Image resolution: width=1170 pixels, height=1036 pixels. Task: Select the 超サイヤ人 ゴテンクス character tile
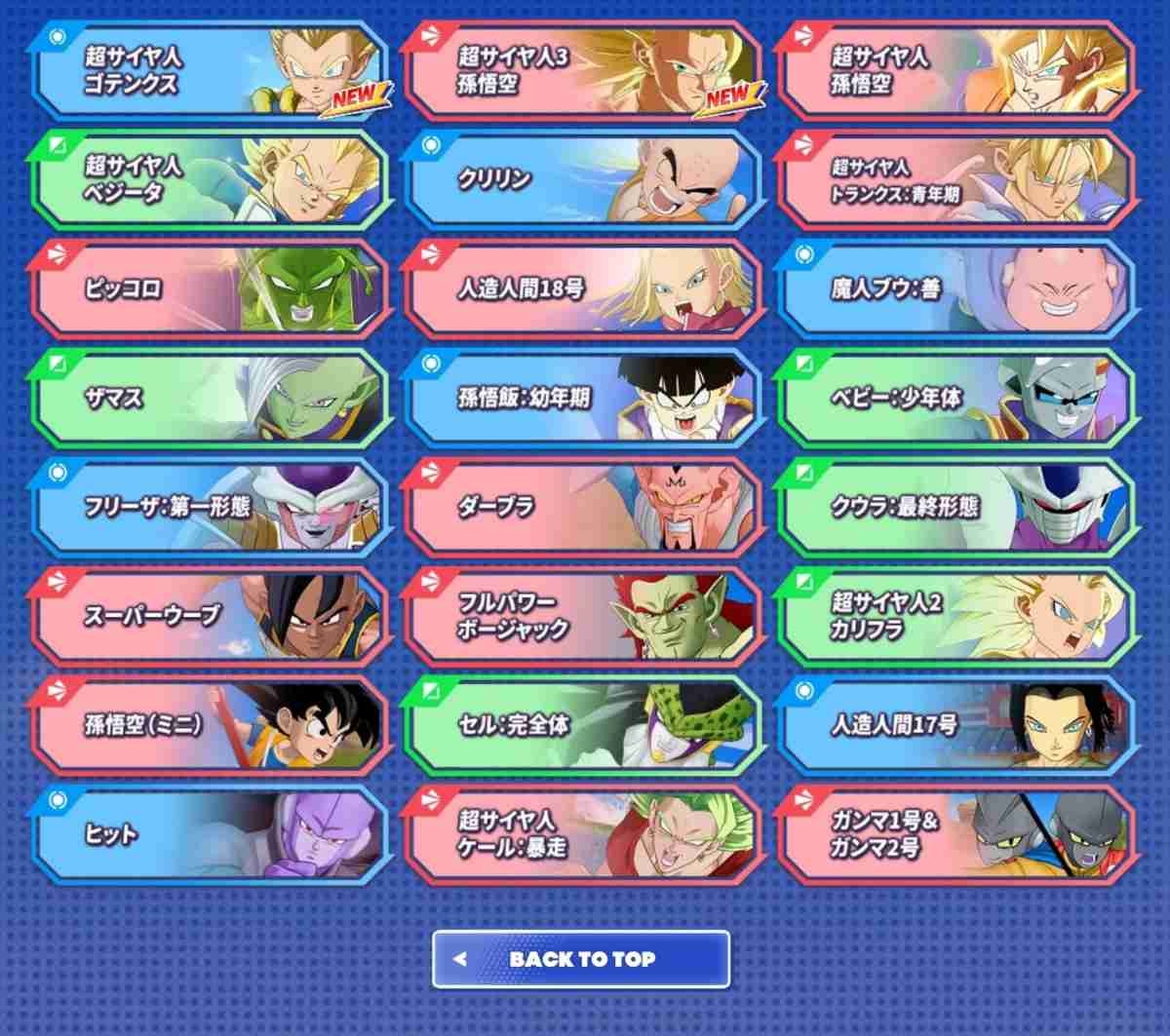tap(210, 72)
